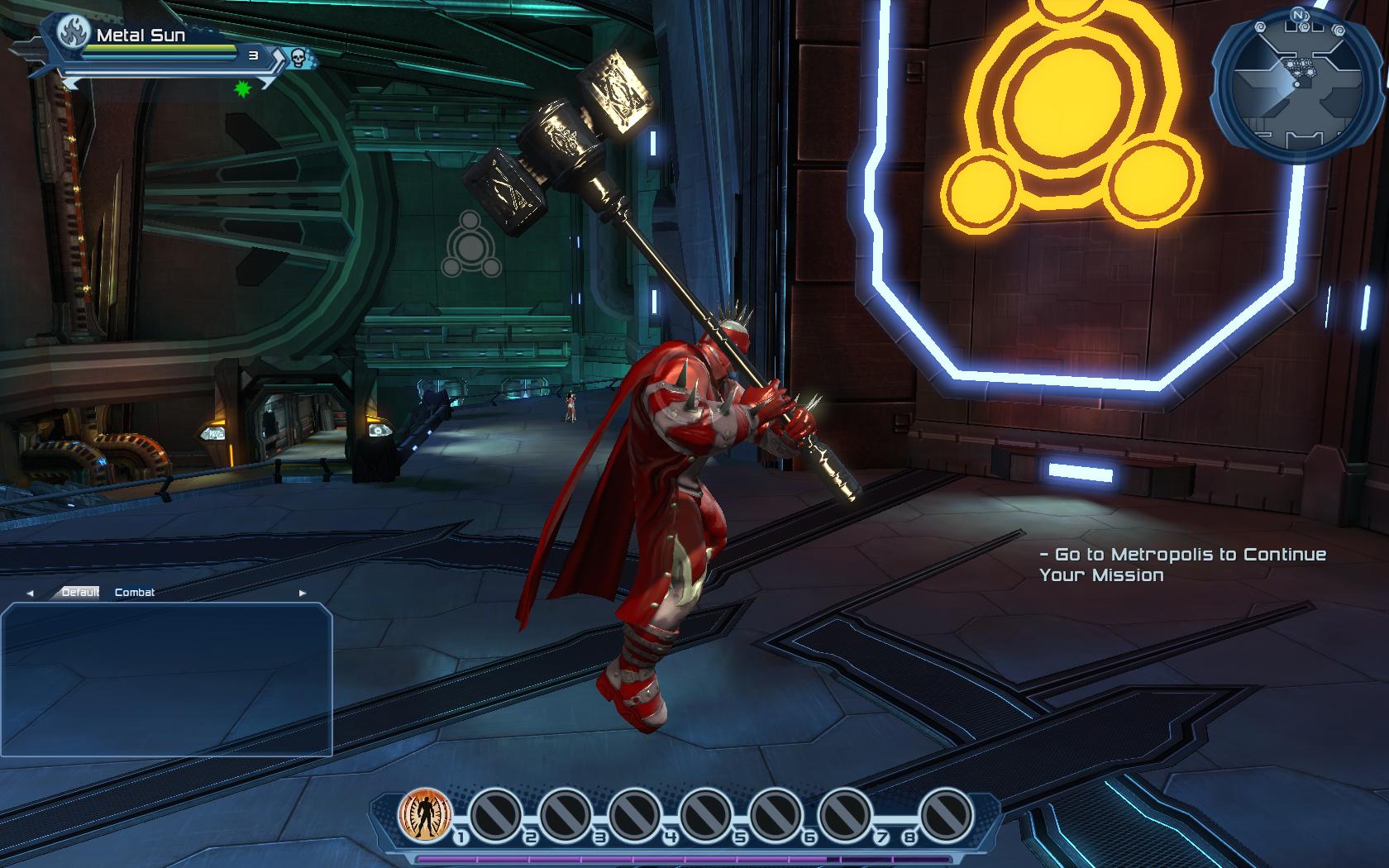Click the skull icon by the level number
Screen dimensions: 1389x868
[x=298, y=57]
